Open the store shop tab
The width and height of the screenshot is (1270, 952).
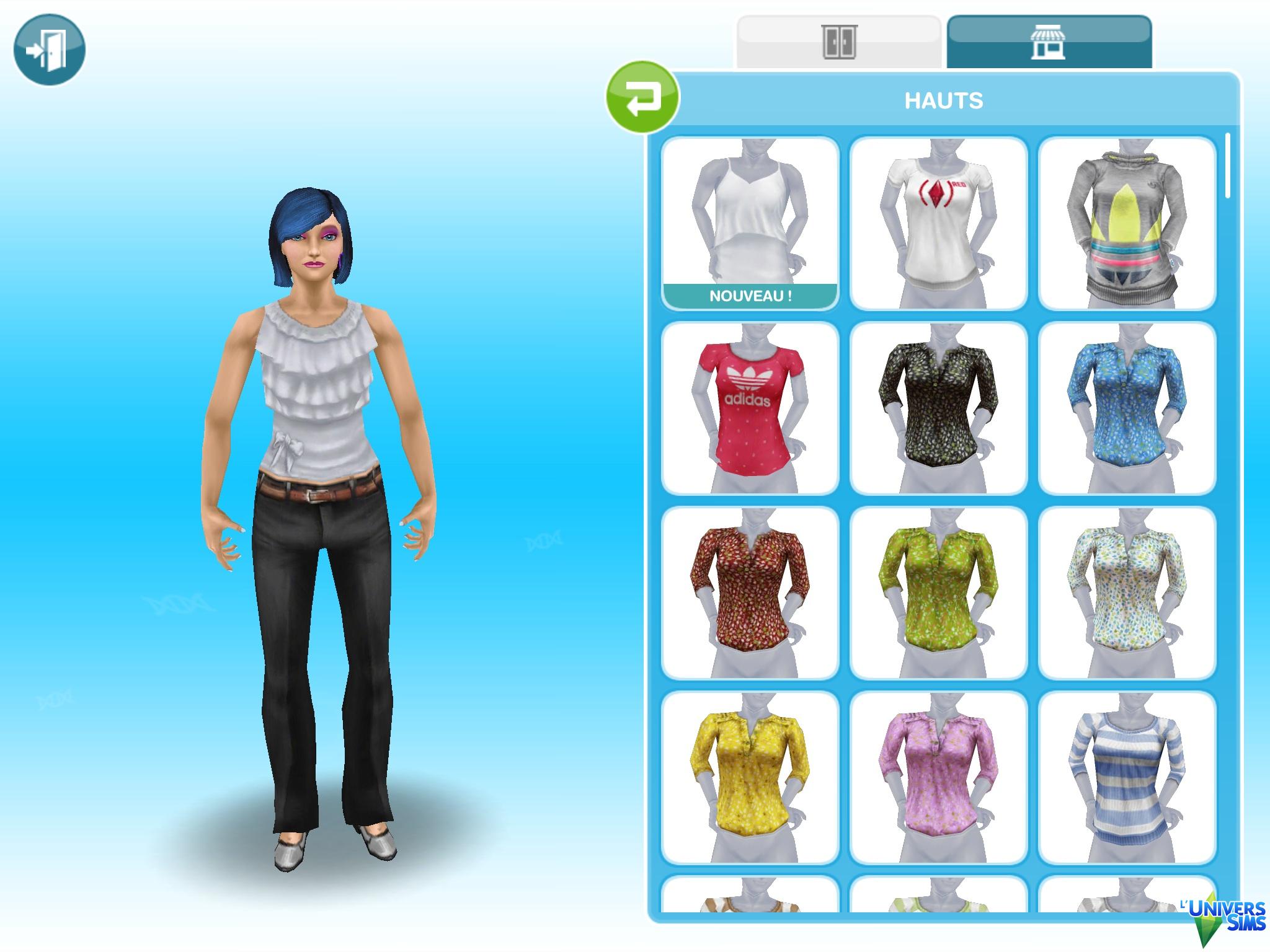pos(1049,42)
